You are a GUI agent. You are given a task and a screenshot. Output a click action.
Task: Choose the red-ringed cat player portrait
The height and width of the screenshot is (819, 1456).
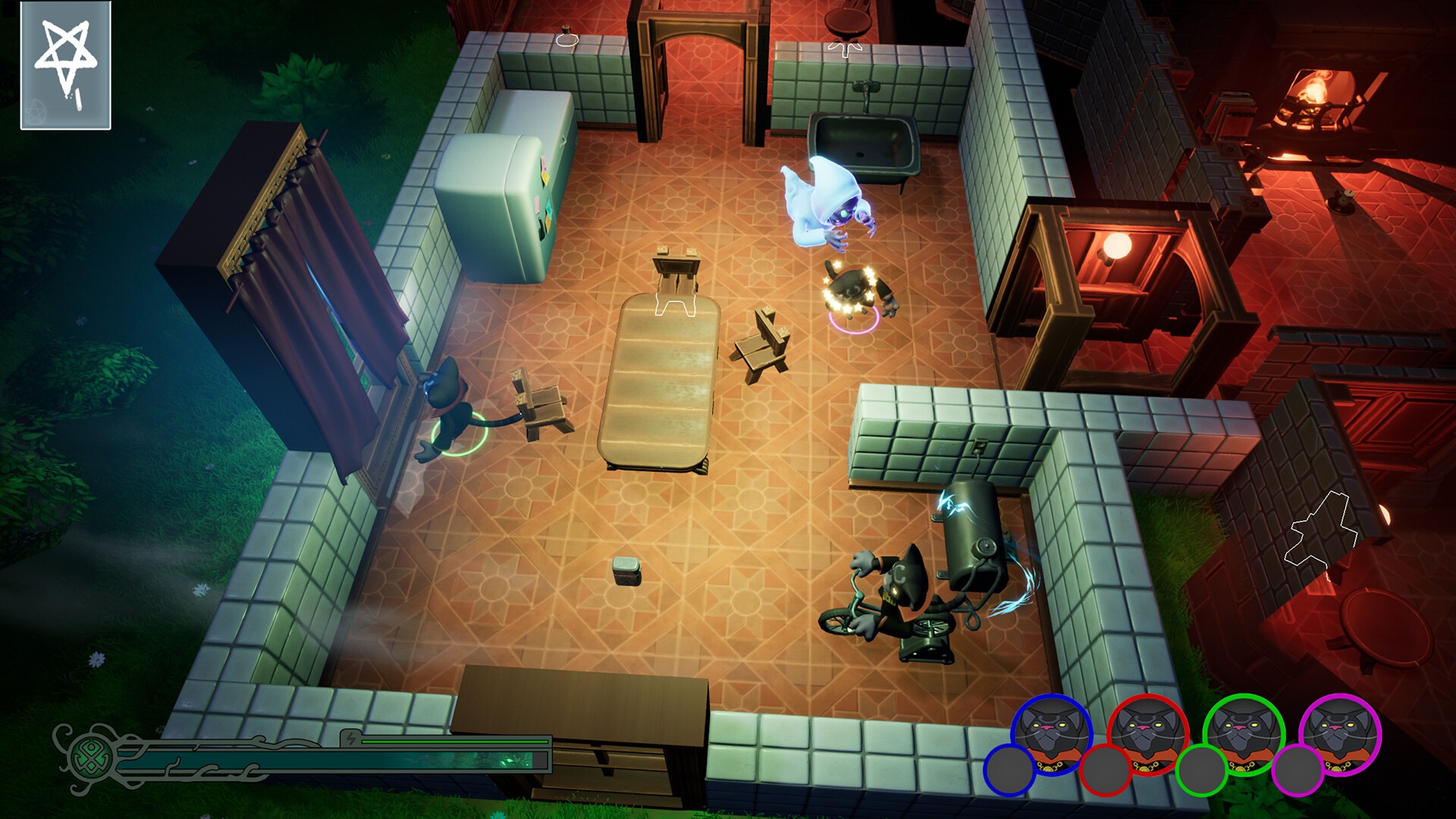(x=1147, y=733)
